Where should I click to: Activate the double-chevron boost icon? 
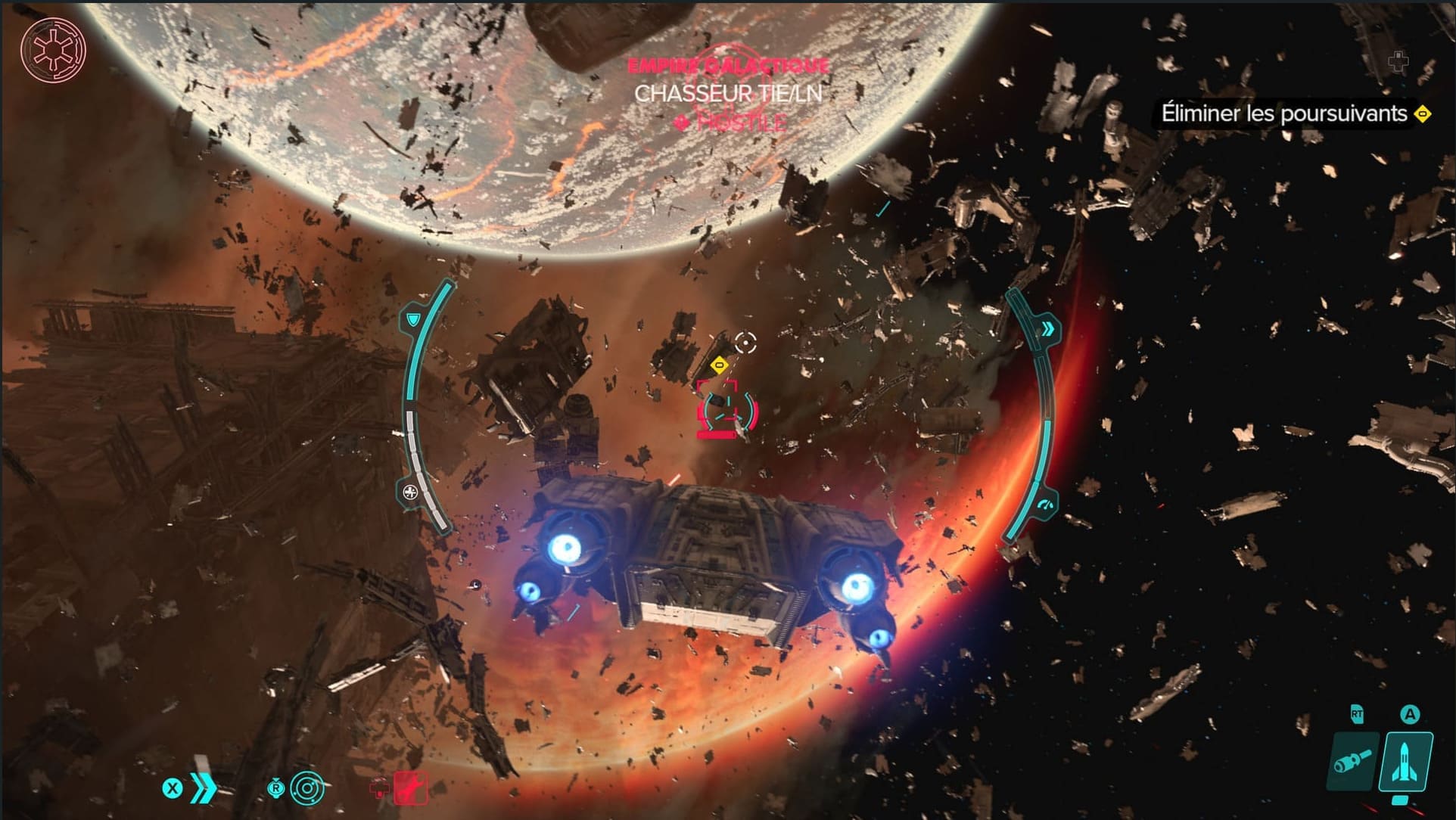click(x=203, y=789)
